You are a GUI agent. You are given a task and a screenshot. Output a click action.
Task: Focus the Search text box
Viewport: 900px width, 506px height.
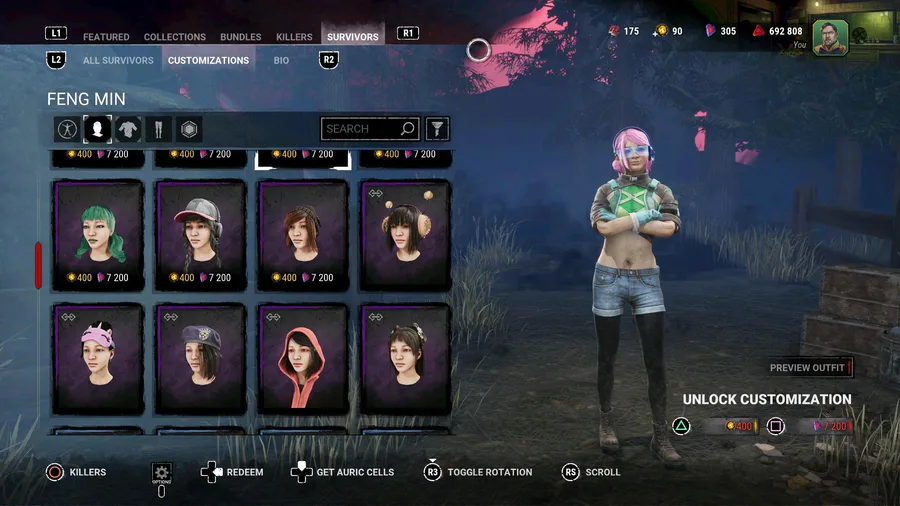pos(360,129)
